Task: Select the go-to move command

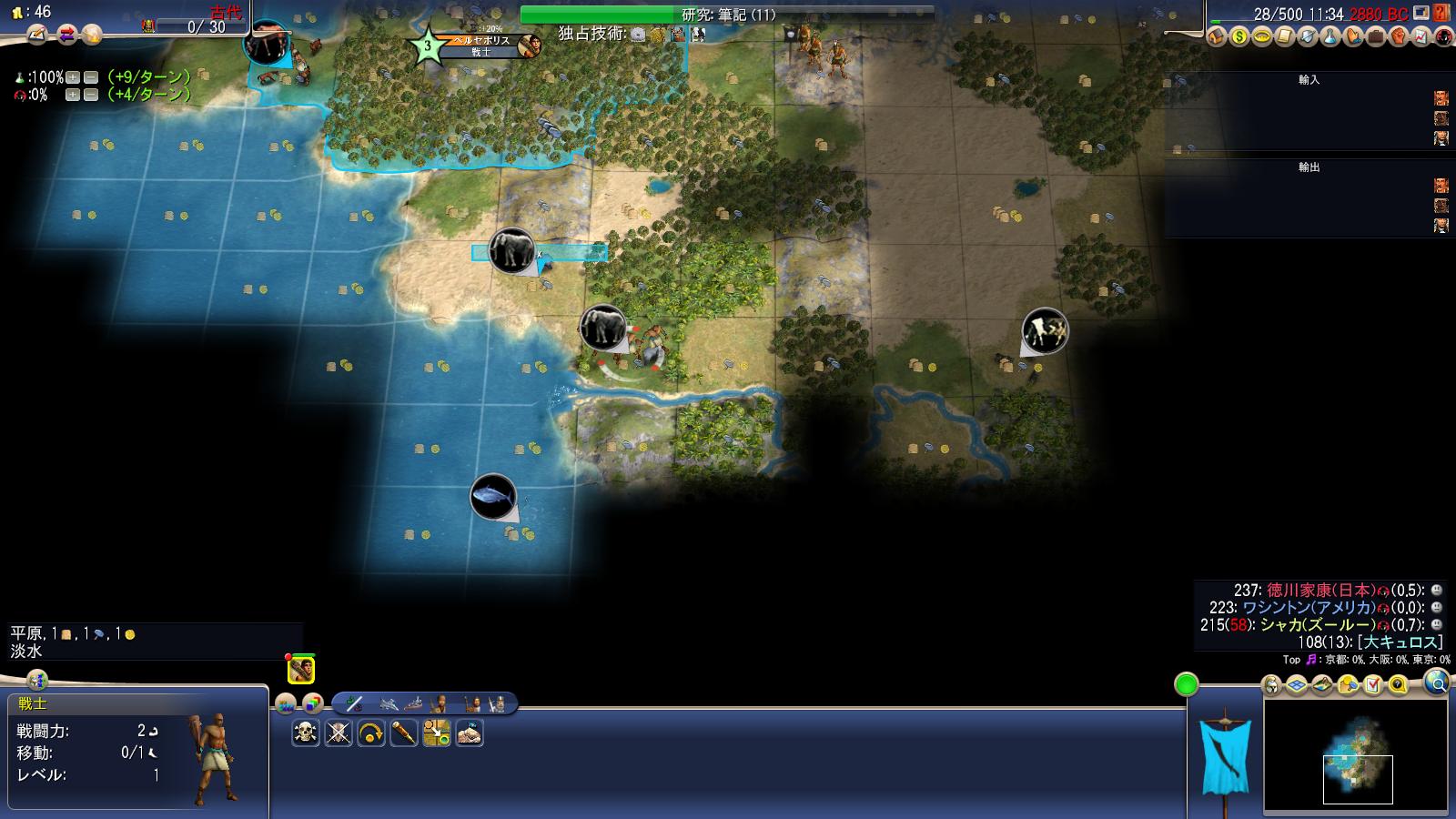Action: (x=437, y=733)
